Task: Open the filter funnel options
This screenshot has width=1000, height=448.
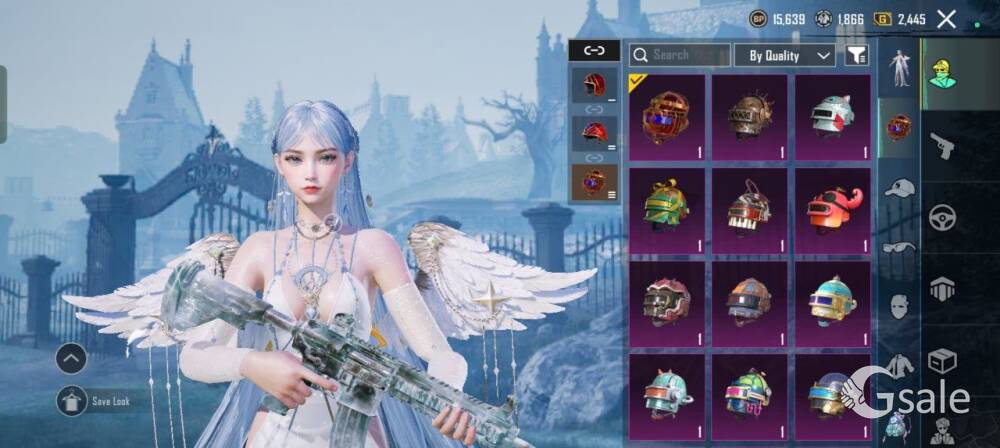Action: pyautogui.click(x=856, y=55)
